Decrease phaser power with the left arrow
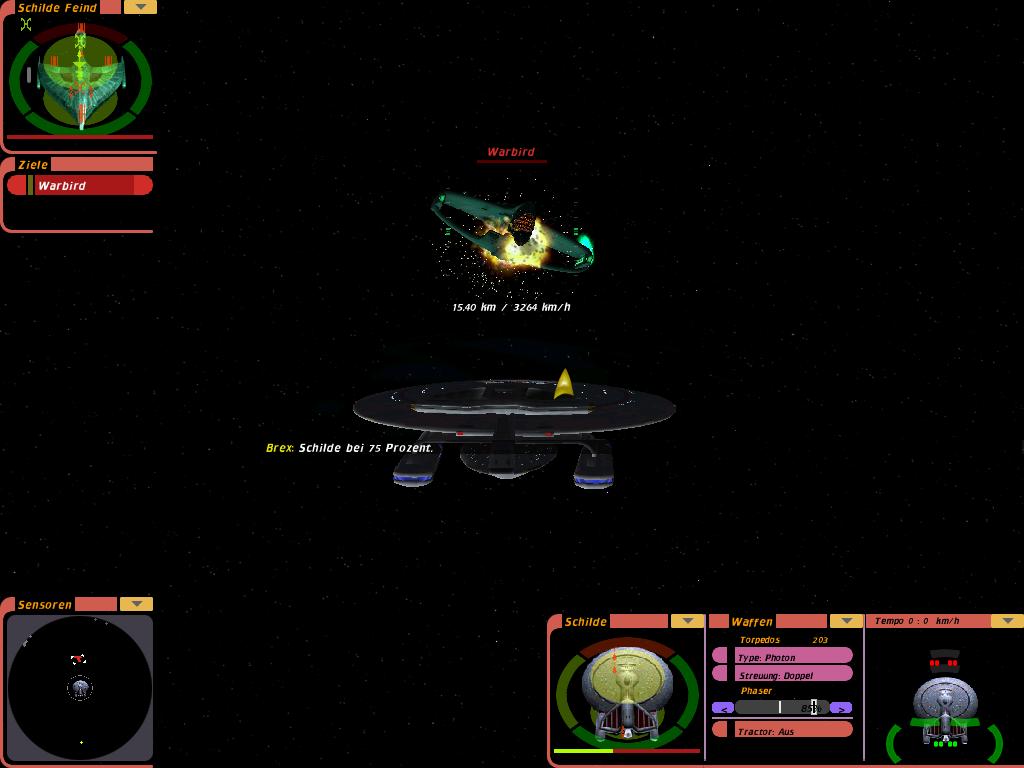 pos(723,708)
